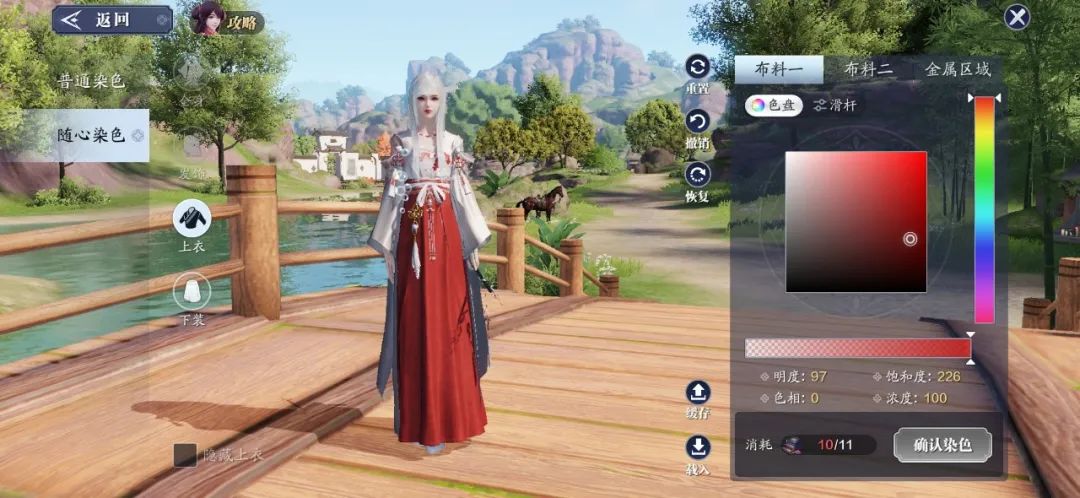
Task: Switch to the 布料二 tab
Action: (x=868, y=69)
